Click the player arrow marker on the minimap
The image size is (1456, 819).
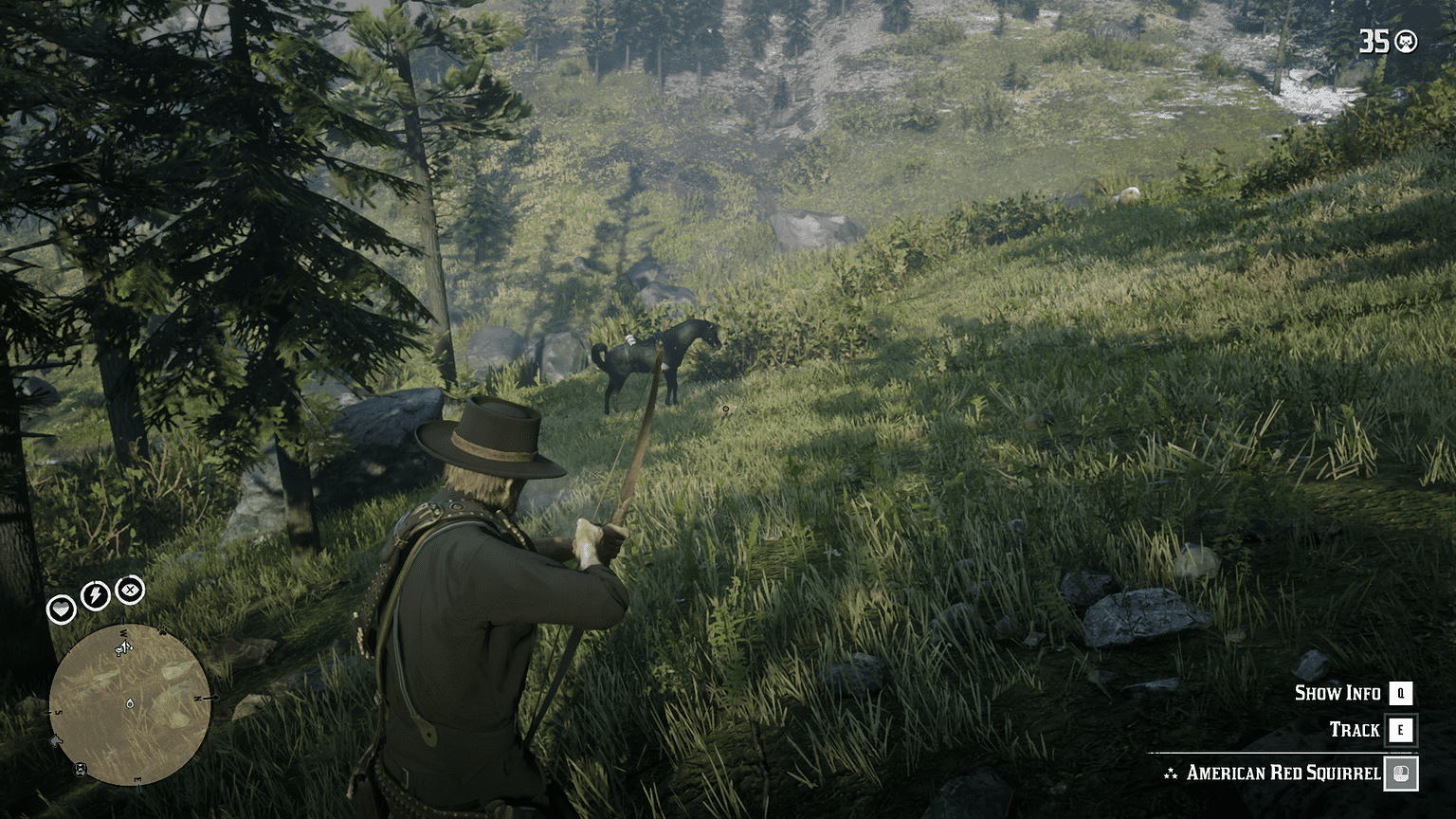125,646
